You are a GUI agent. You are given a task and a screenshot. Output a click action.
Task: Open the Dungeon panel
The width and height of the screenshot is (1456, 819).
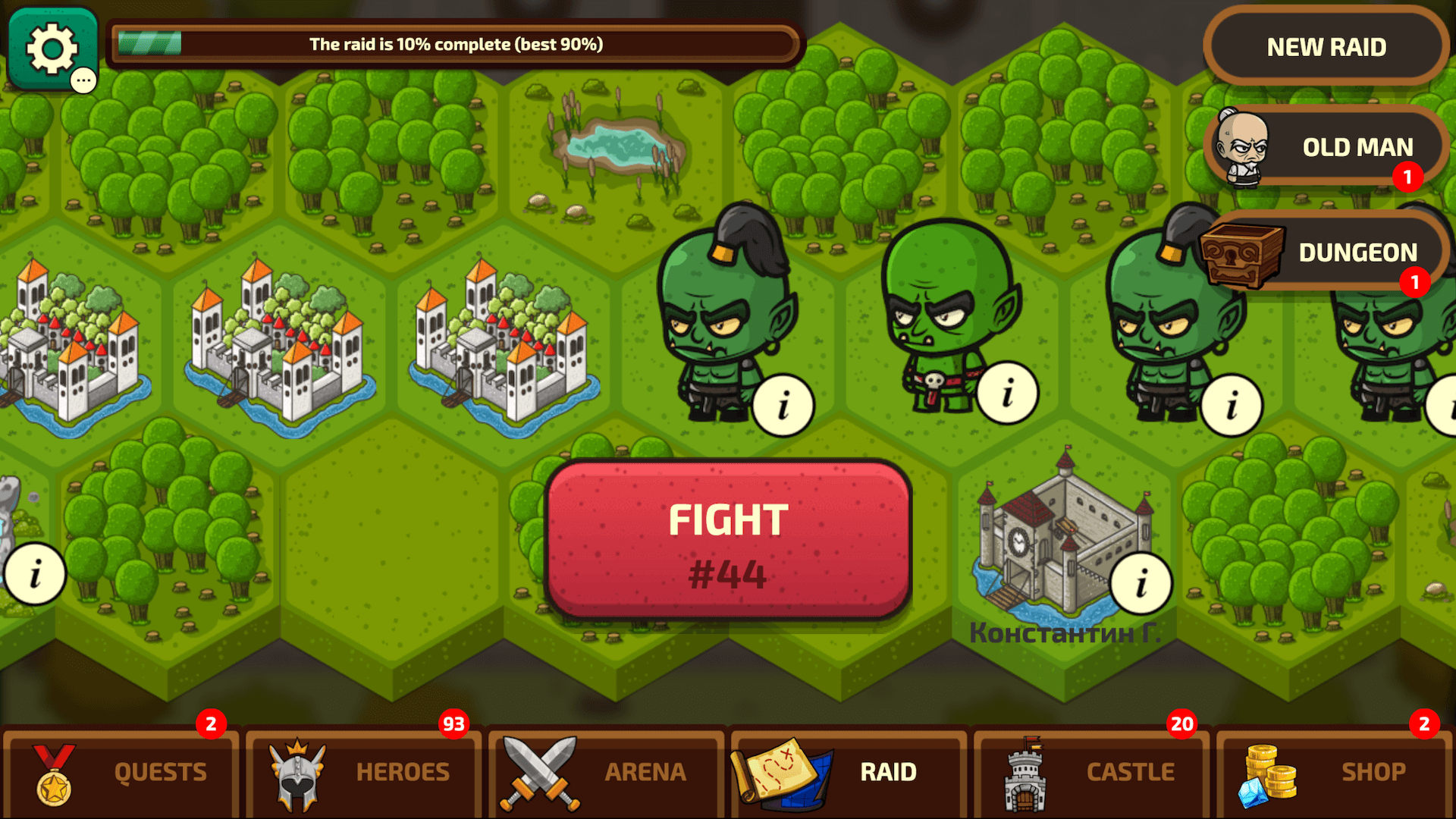[x=1357, y=251]
